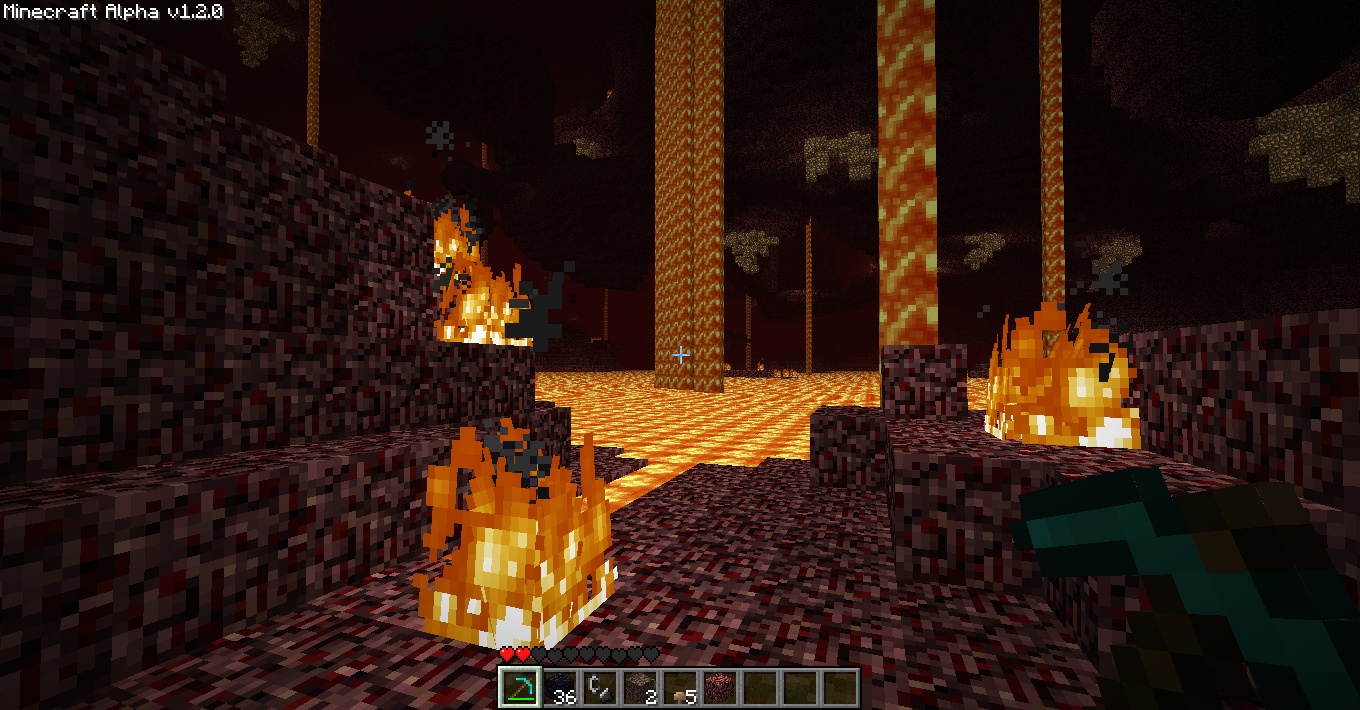Screen dimensions: 1360x710
Task: Select the flint and steel slot
Action: click(x=599, y=688)
